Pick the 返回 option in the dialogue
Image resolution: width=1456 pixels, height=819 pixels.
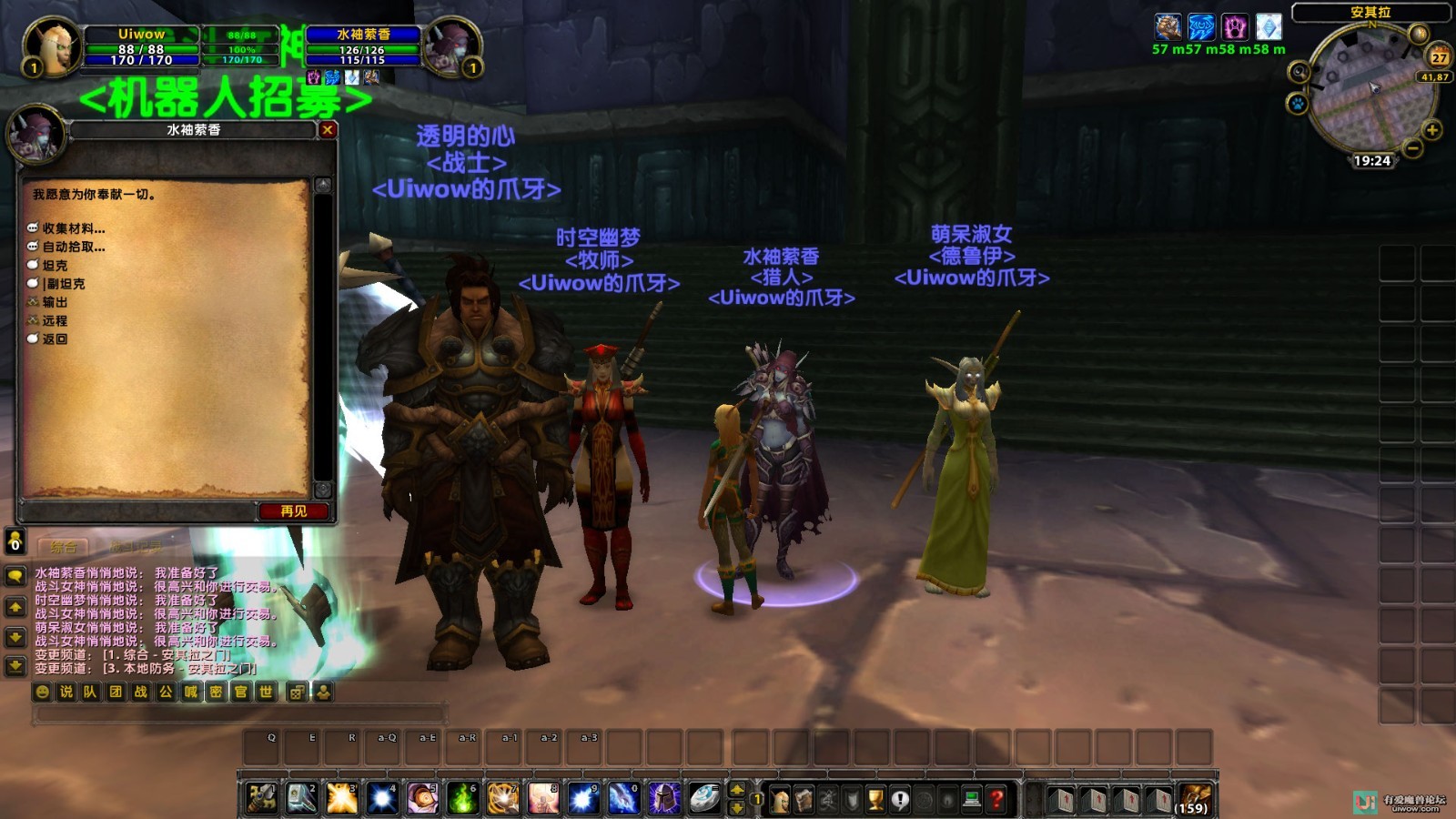[x=55, y=339]
